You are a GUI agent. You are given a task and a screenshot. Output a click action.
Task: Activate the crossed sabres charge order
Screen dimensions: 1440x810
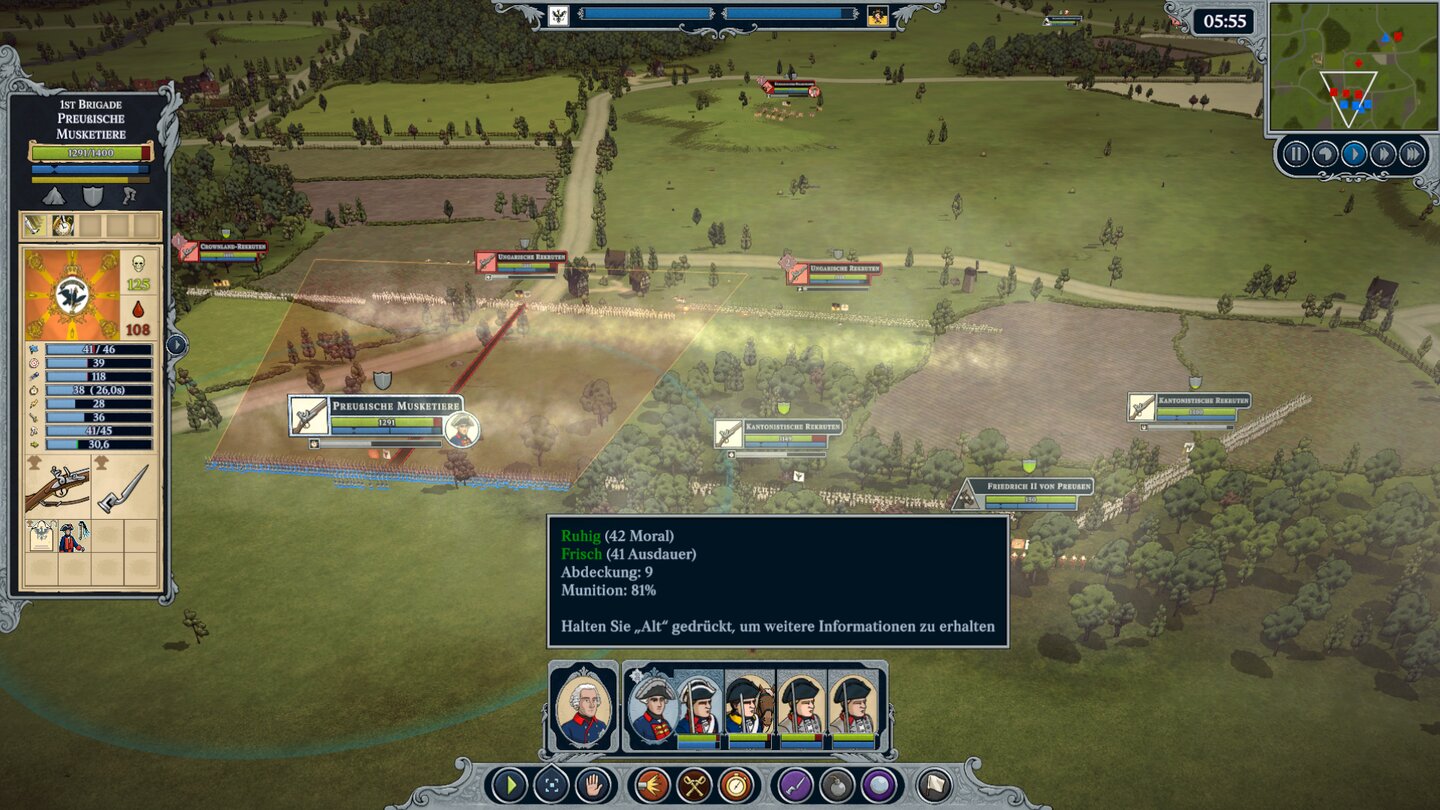(x=694, y=785)
